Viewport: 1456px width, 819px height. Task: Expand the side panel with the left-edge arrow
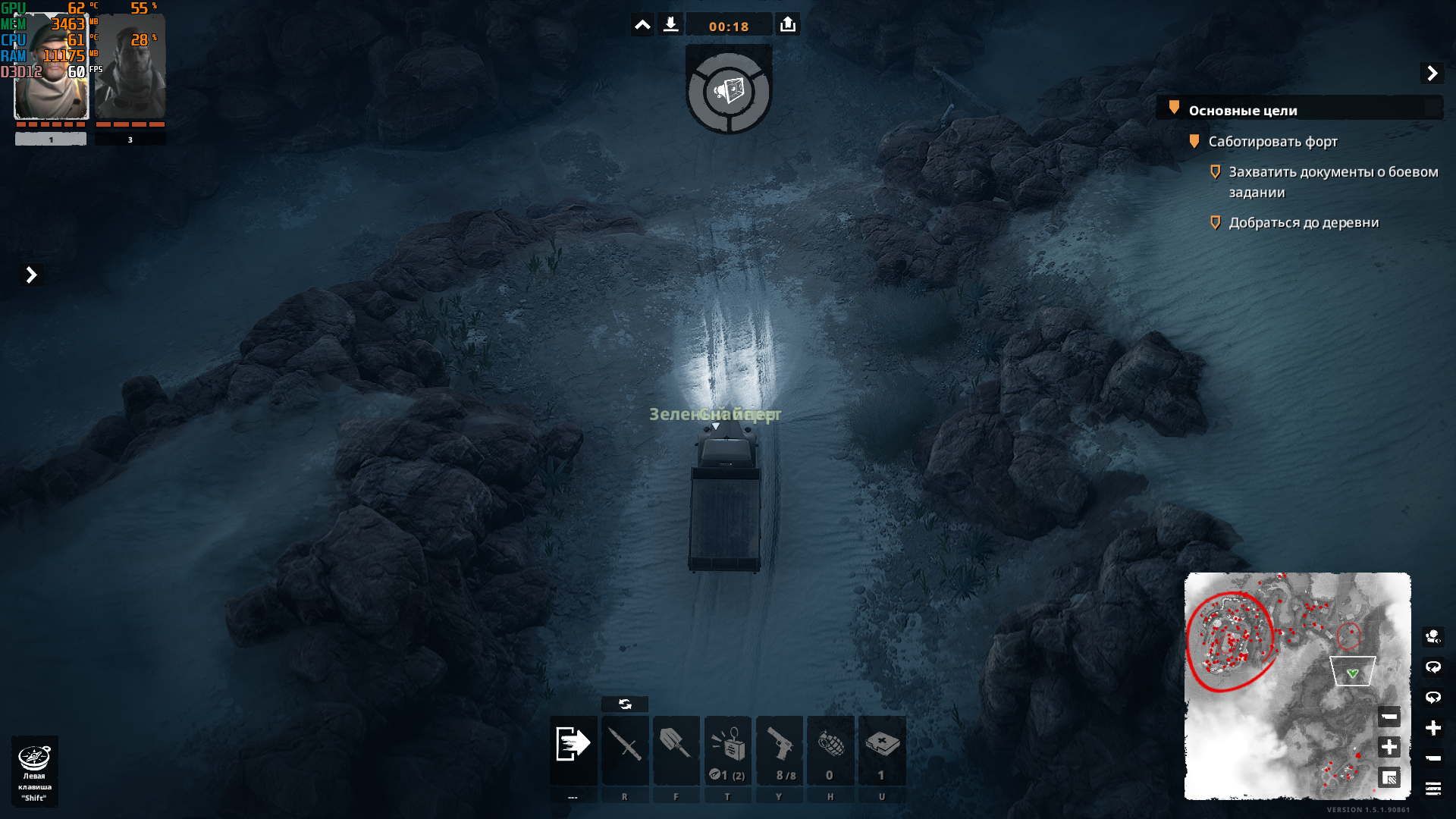pyautogui.click(x=31, y=275)
